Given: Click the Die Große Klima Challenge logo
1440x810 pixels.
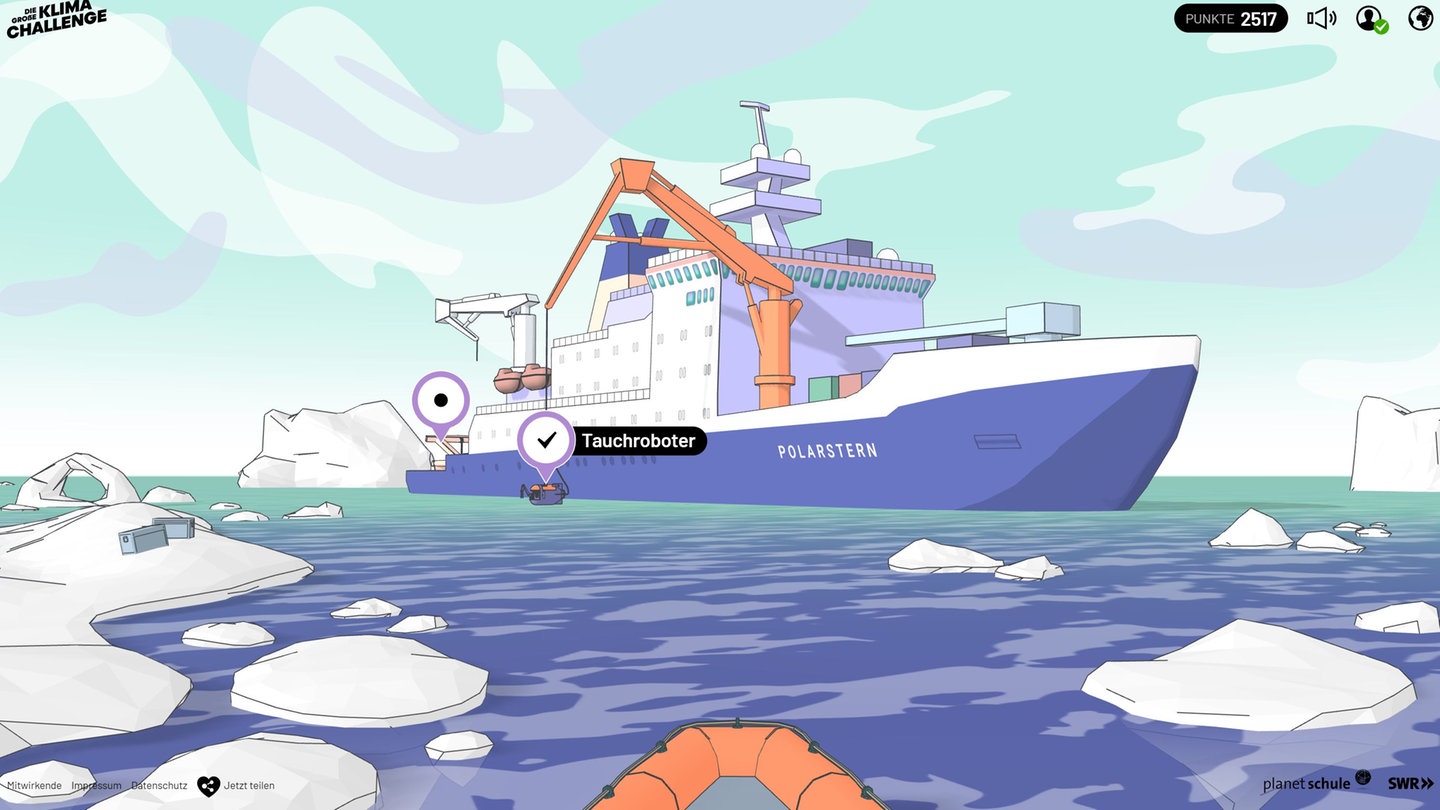Looking at the screenshot, I should pyautogui.click(x=56, y=19).
